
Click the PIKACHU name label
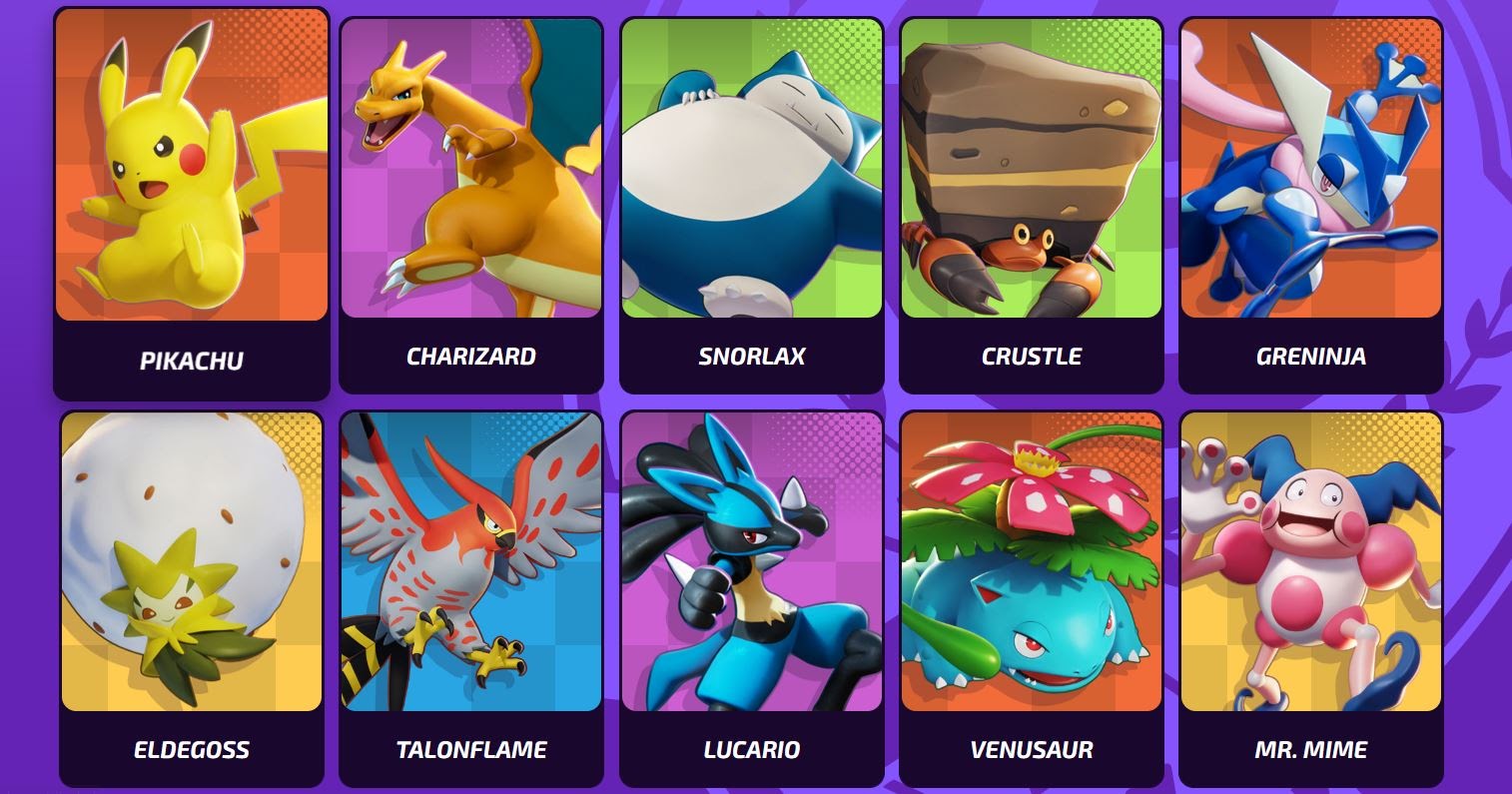click(192, 356)
